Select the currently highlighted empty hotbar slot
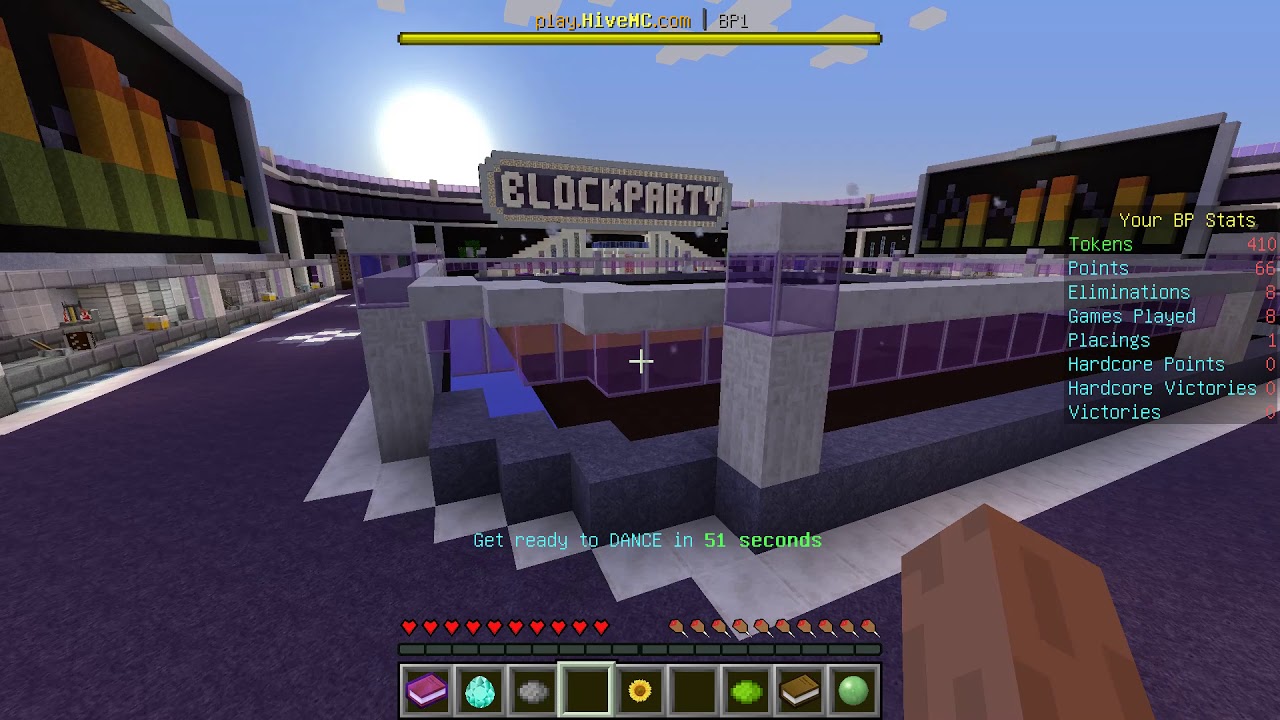 pos(586,688)
